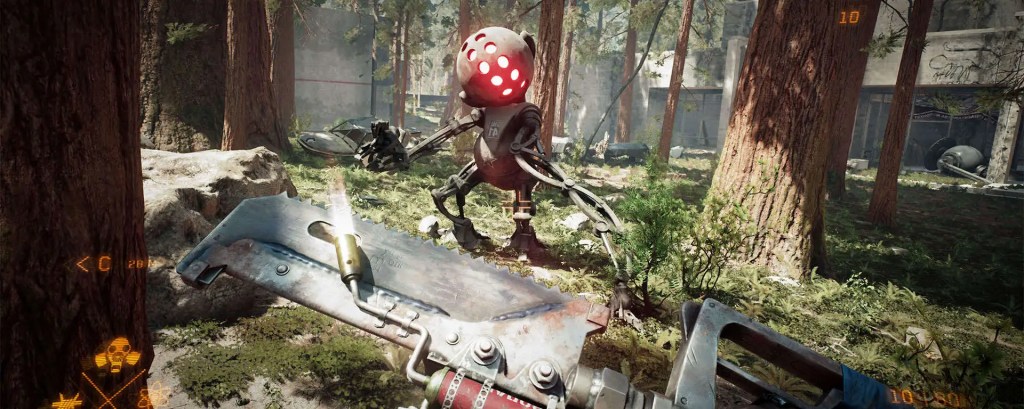Select the gas mask skull ability icon
Viewport: 1024px width, 409px height.
pyautogui.click(x=117, y=355)
